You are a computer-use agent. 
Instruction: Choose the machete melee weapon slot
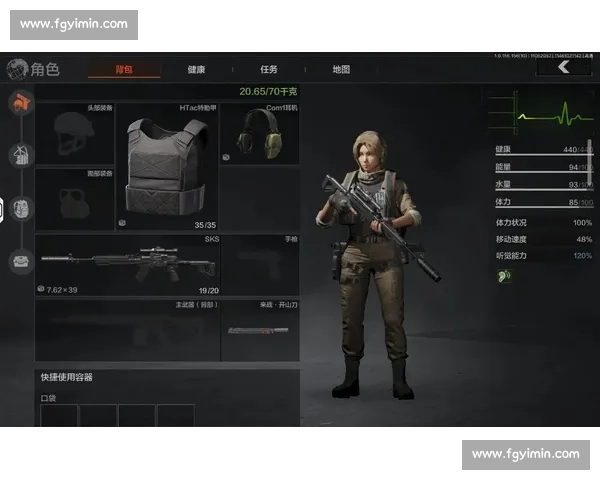tap(259, 330)
